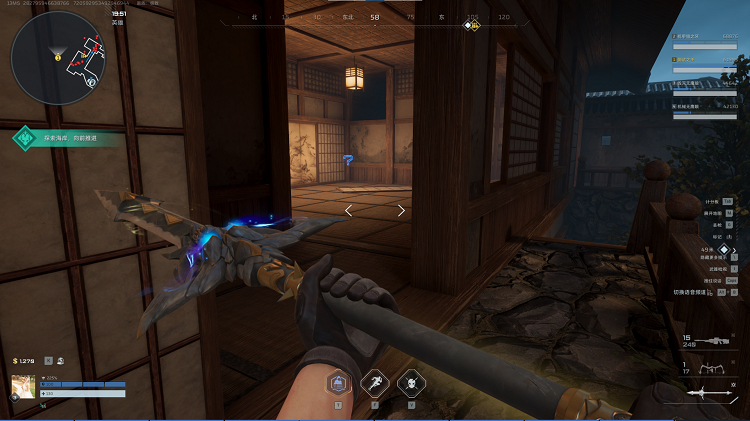
Task: Use the sprinting figure skill icon
Action: (x=375, y=384)
